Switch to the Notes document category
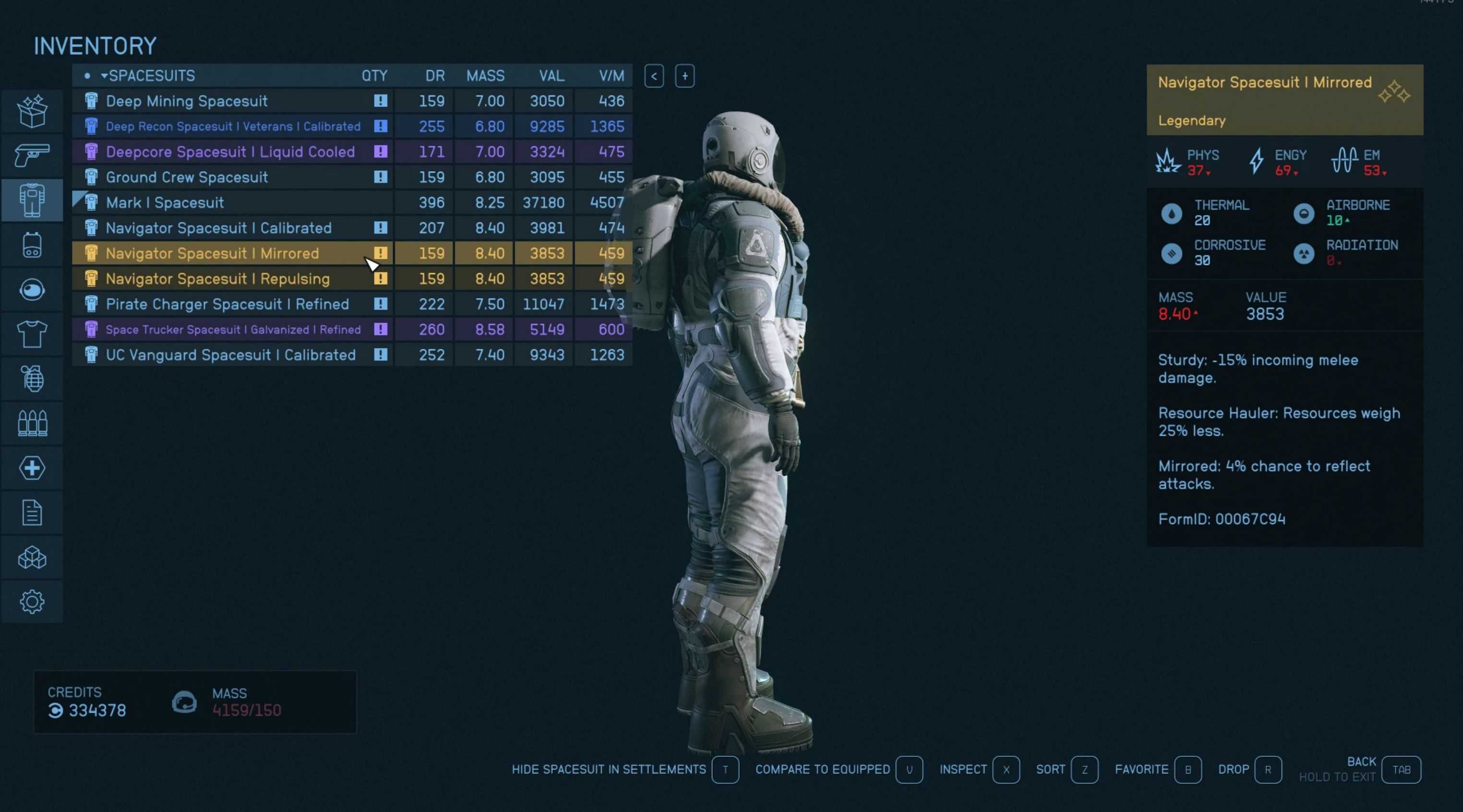This screenshot has width=1463, height=812. coord(32,513)
